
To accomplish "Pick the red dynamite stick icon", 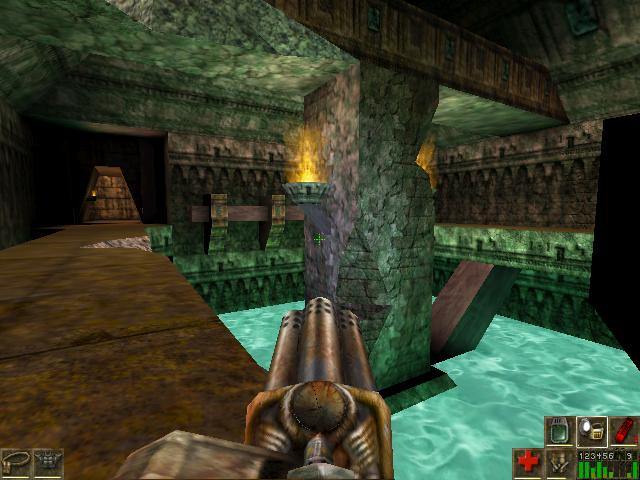I will point(622,430).
